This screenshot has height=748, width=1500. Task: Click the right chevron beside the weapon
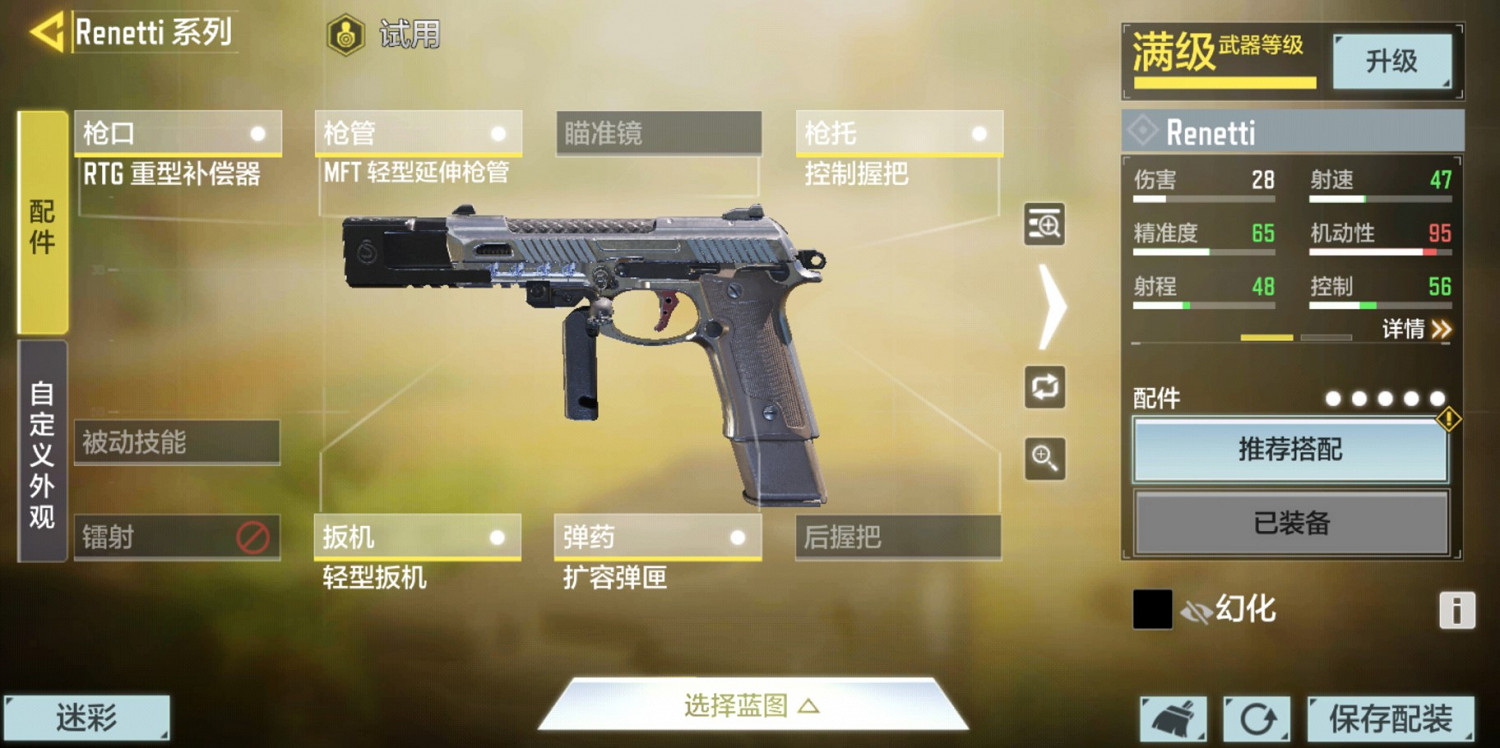pos(1052,305)
